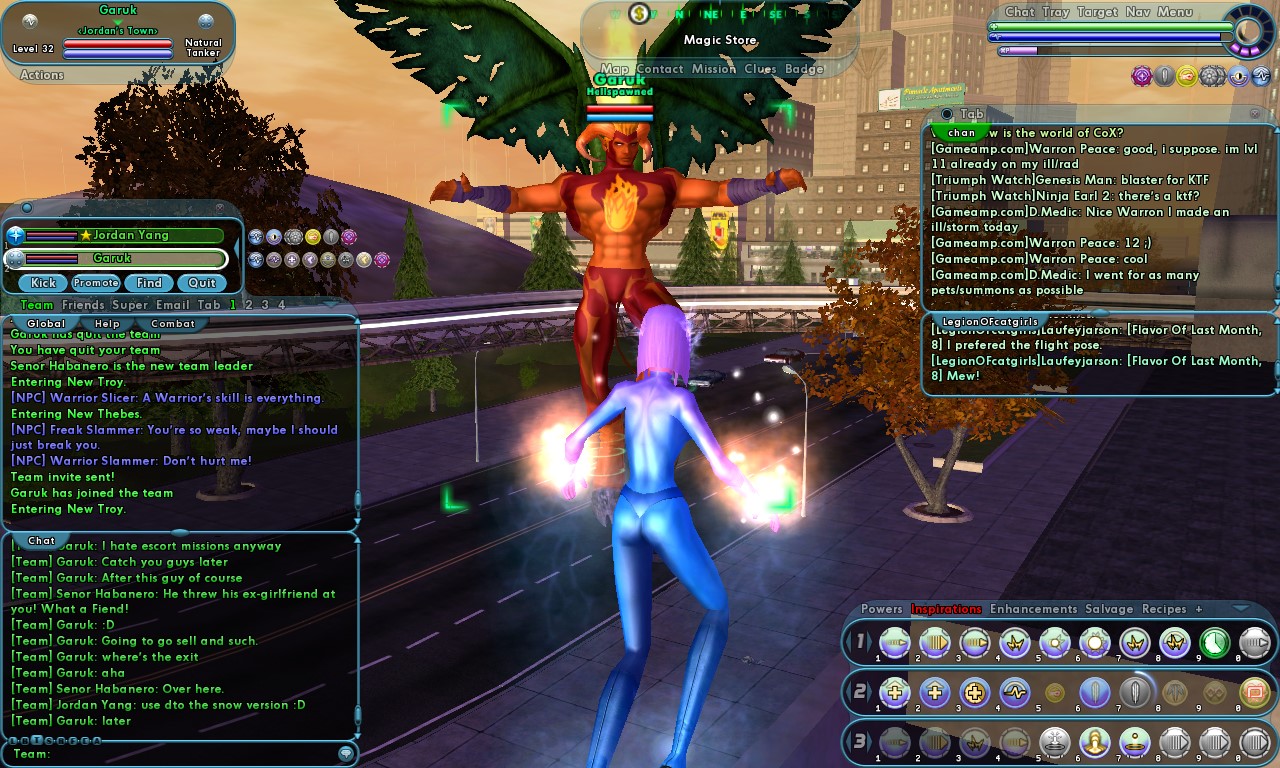Quit the team
The height and width of the screenshot is (768, 1280).
pos(202,283)
